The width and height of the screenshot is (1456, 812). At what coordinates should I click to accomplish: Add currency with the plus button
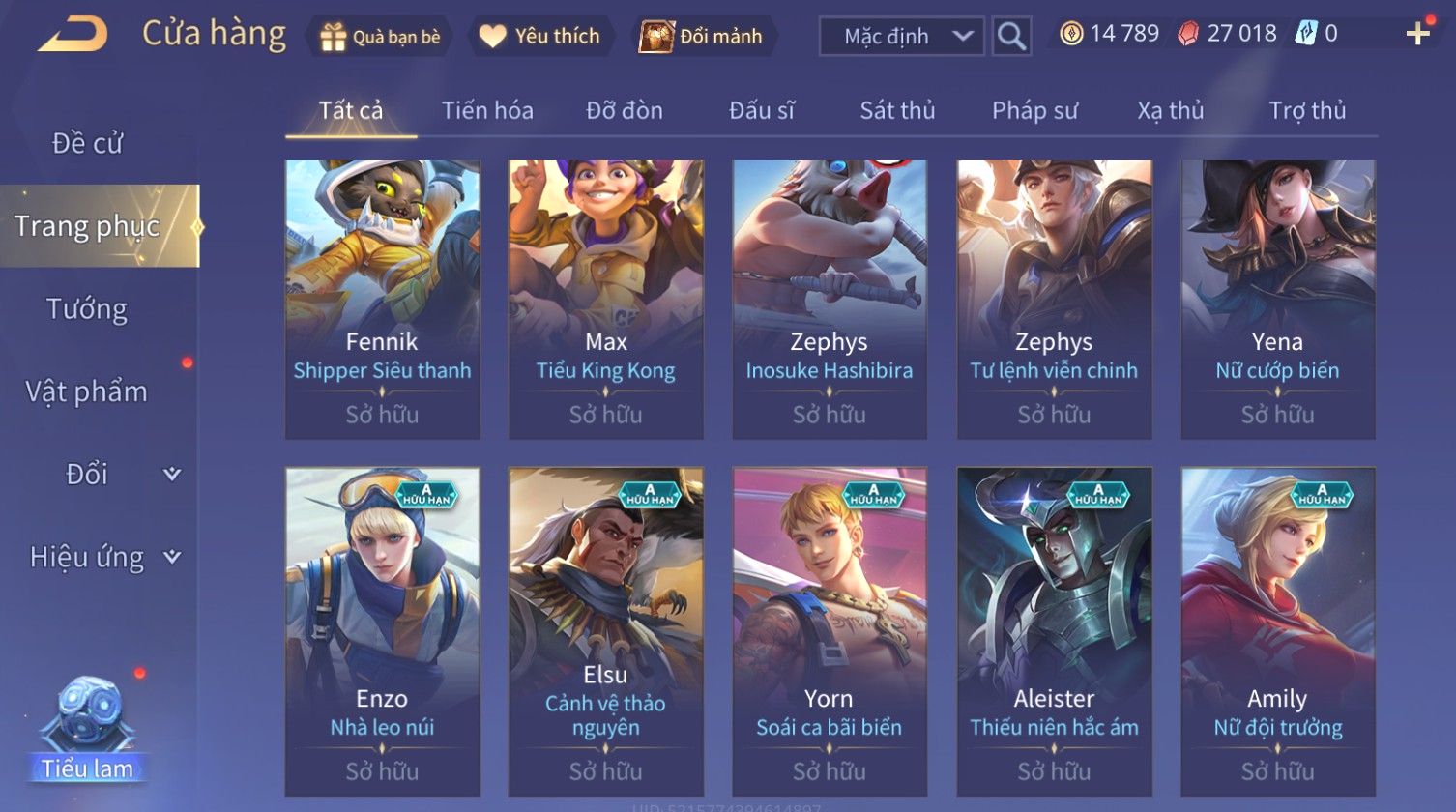[1417, 34]
